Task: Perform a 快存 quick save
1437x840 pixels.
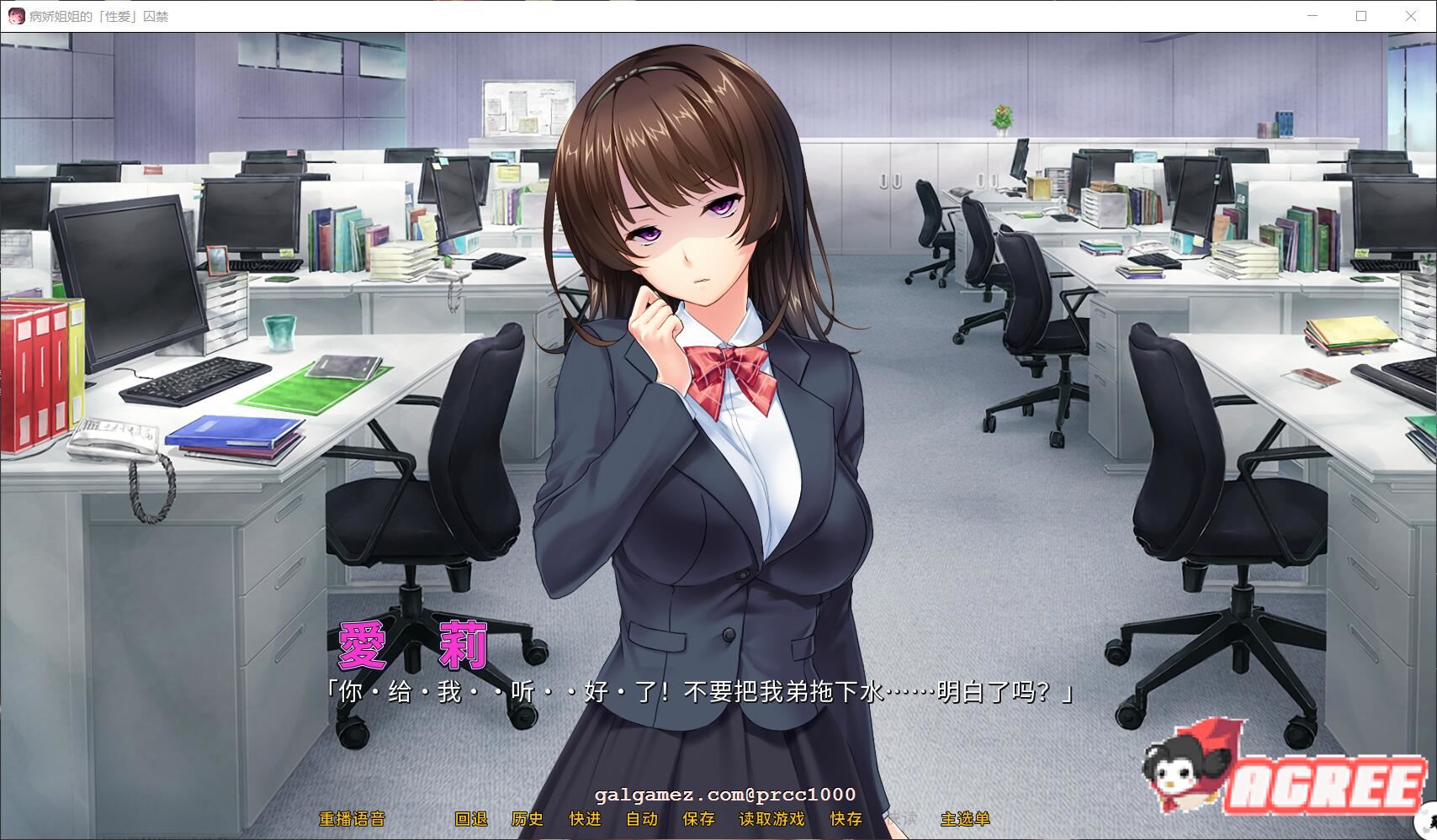Action: tap(844, 817)
